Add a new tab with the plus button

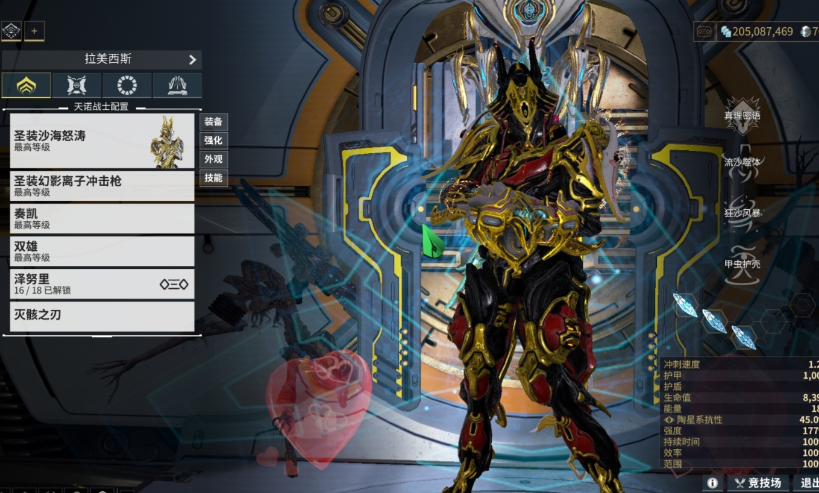pos(34,32)
